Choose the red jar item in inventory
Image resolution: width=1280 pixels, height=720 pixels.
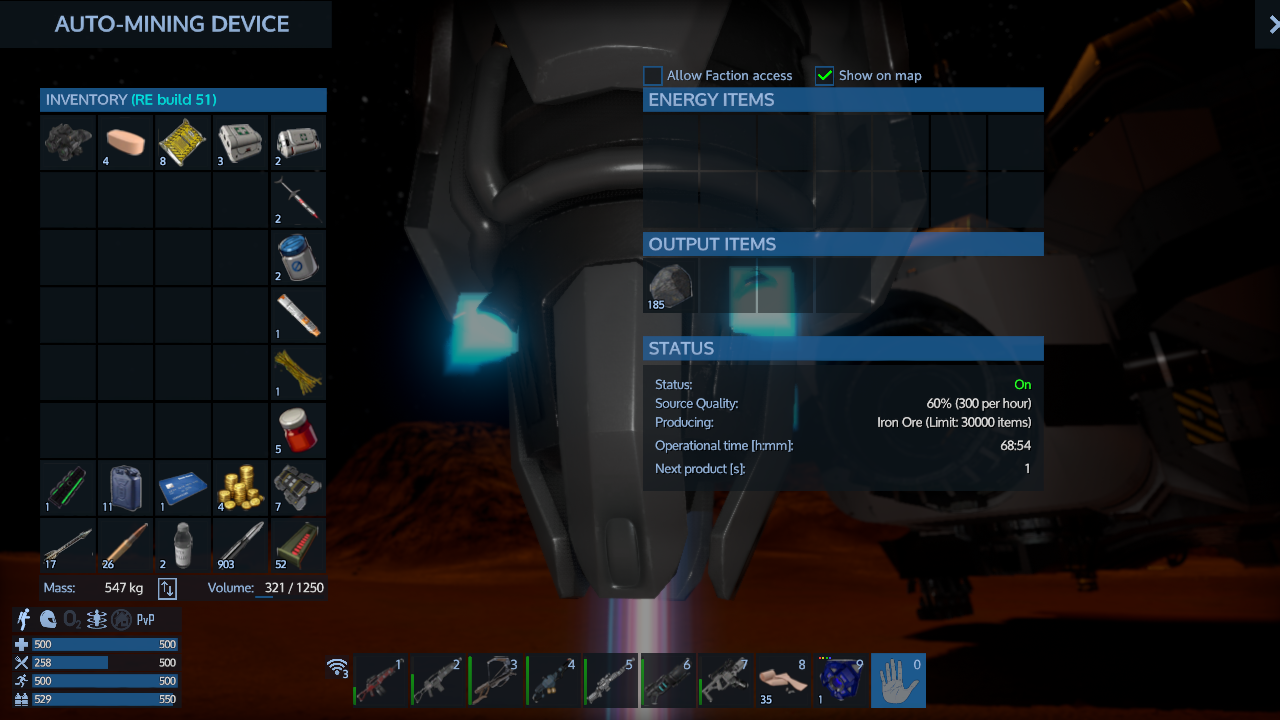coord(298,430)
